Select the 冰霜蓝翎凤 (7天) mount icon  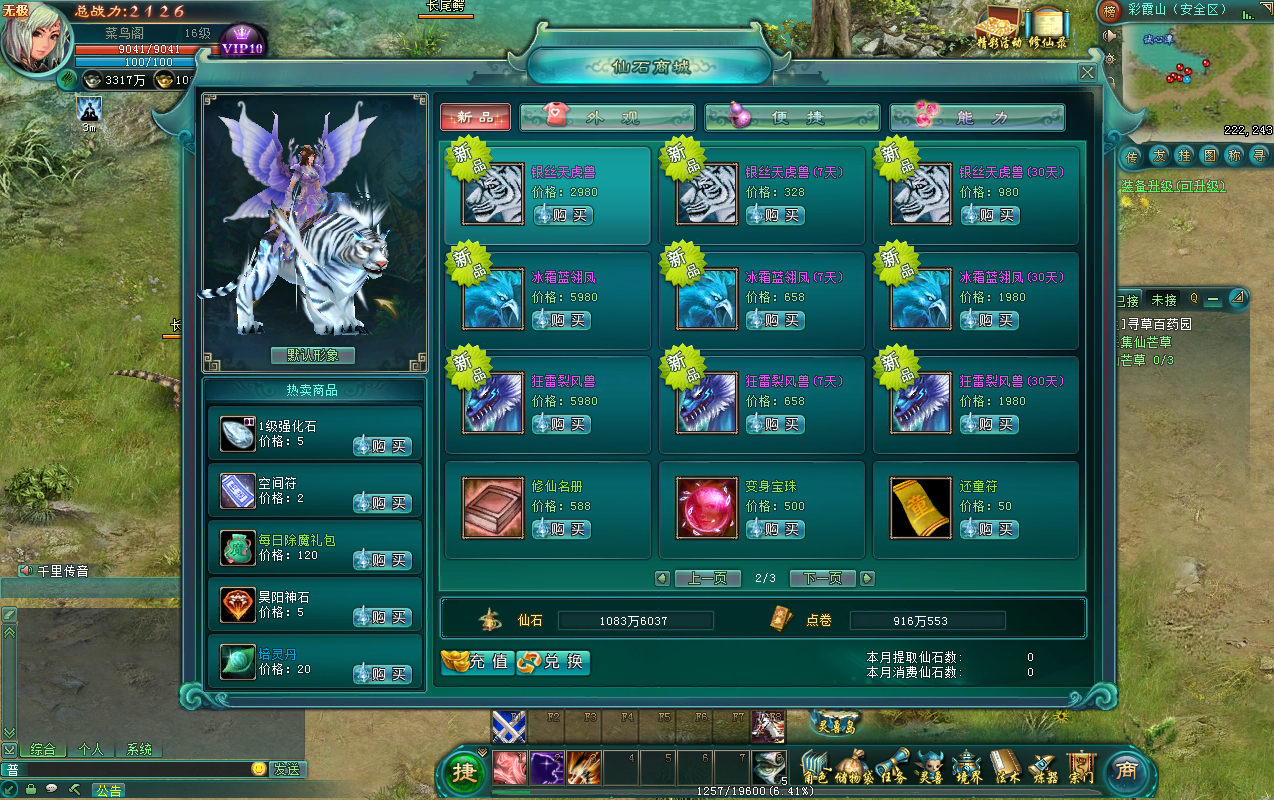click(707, 298)
